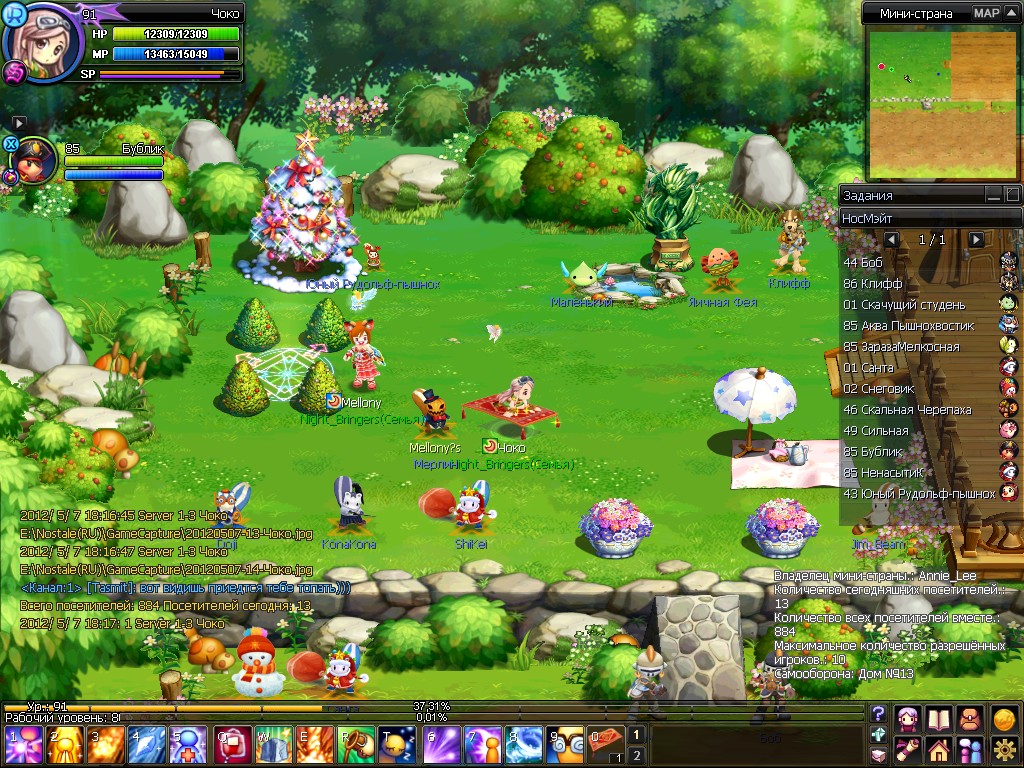Screen dimensions: 1024x768
Task: Switch to hotbar page 2
Action: pyautogui.click(x=636, y=755)
